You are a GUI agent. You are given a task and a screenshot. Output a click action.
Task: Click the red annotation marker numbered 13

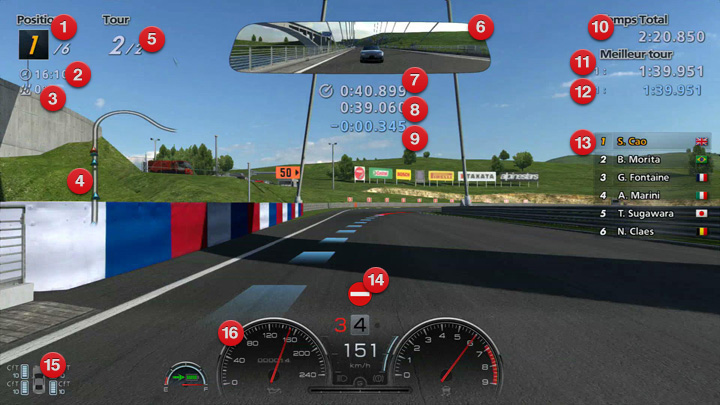click(582, 140)
